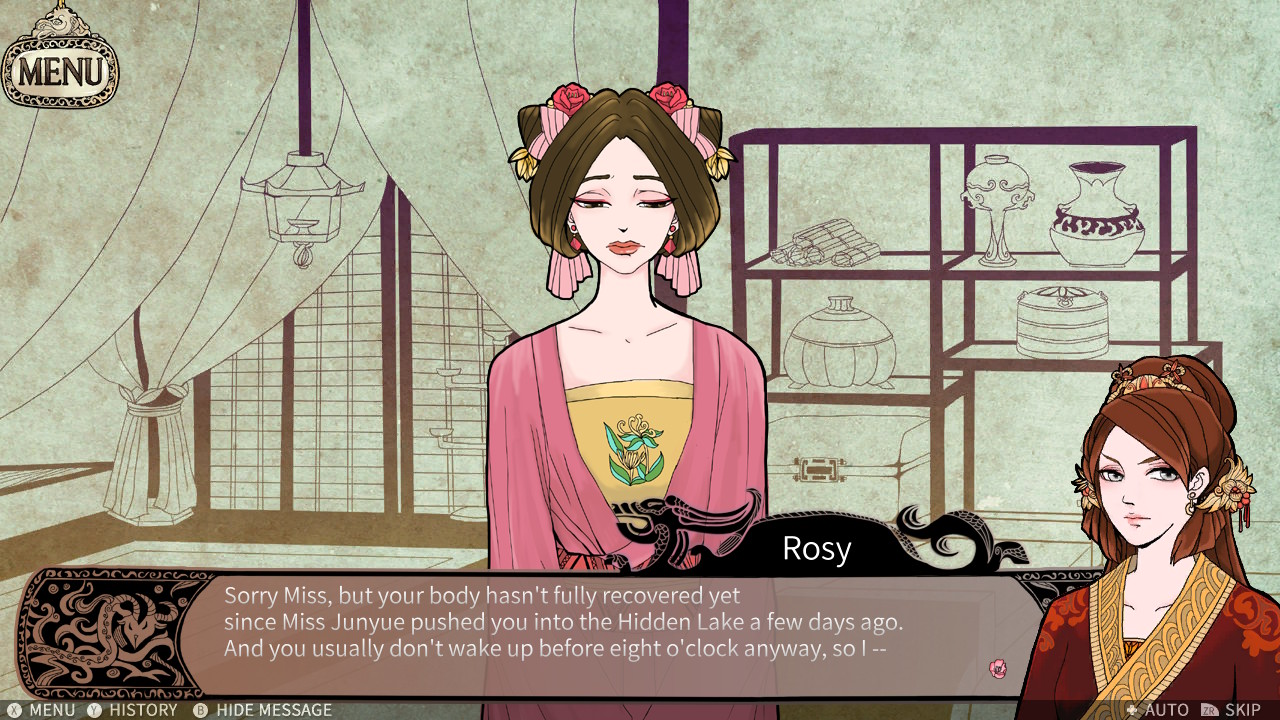Viewport: 1280px width, 720px height.
Task: Open the ornate MENU button
Action: pos(60,70)
